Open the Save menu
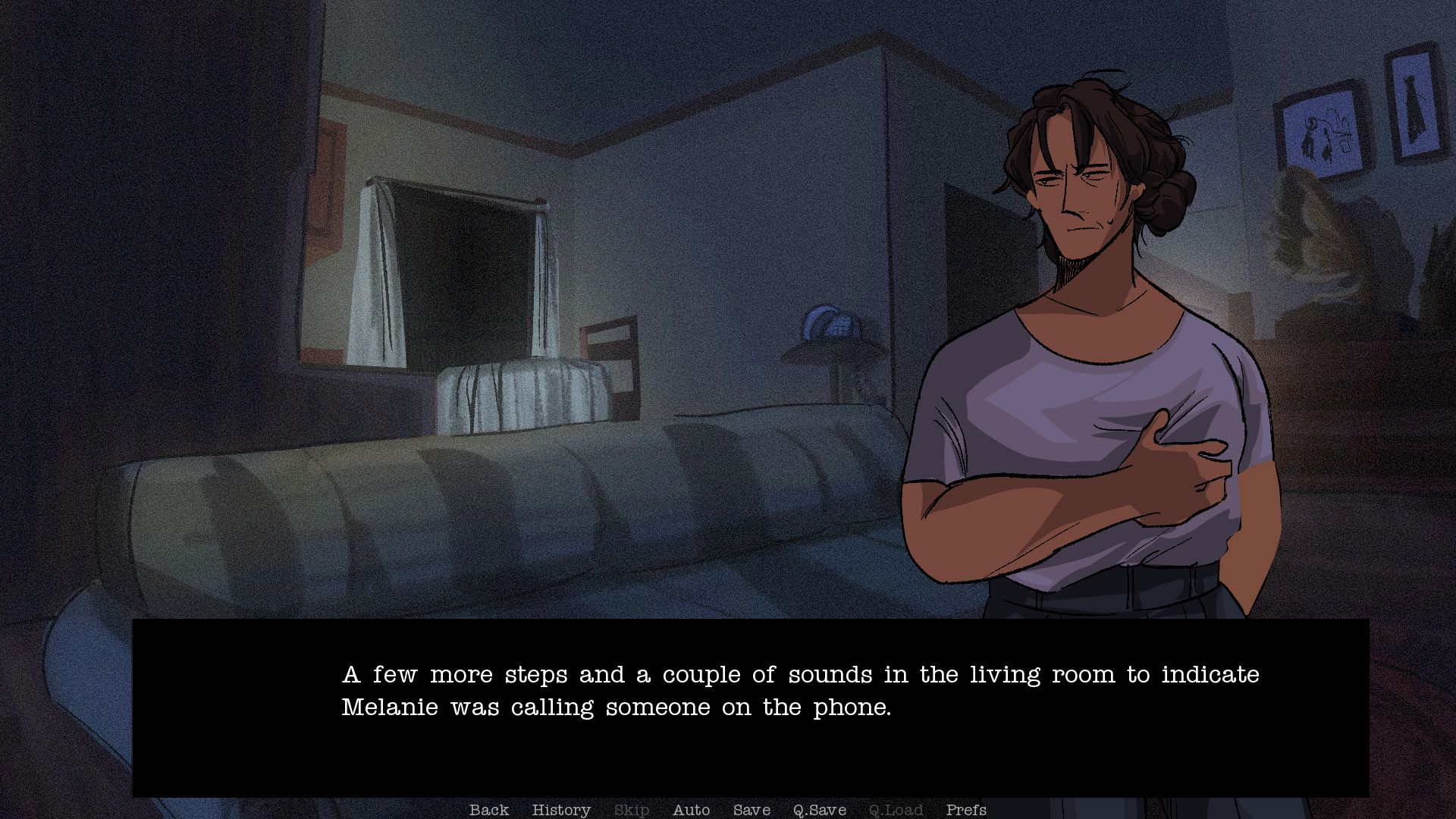This screenshot has width=1456, height=819. (752, 810)
